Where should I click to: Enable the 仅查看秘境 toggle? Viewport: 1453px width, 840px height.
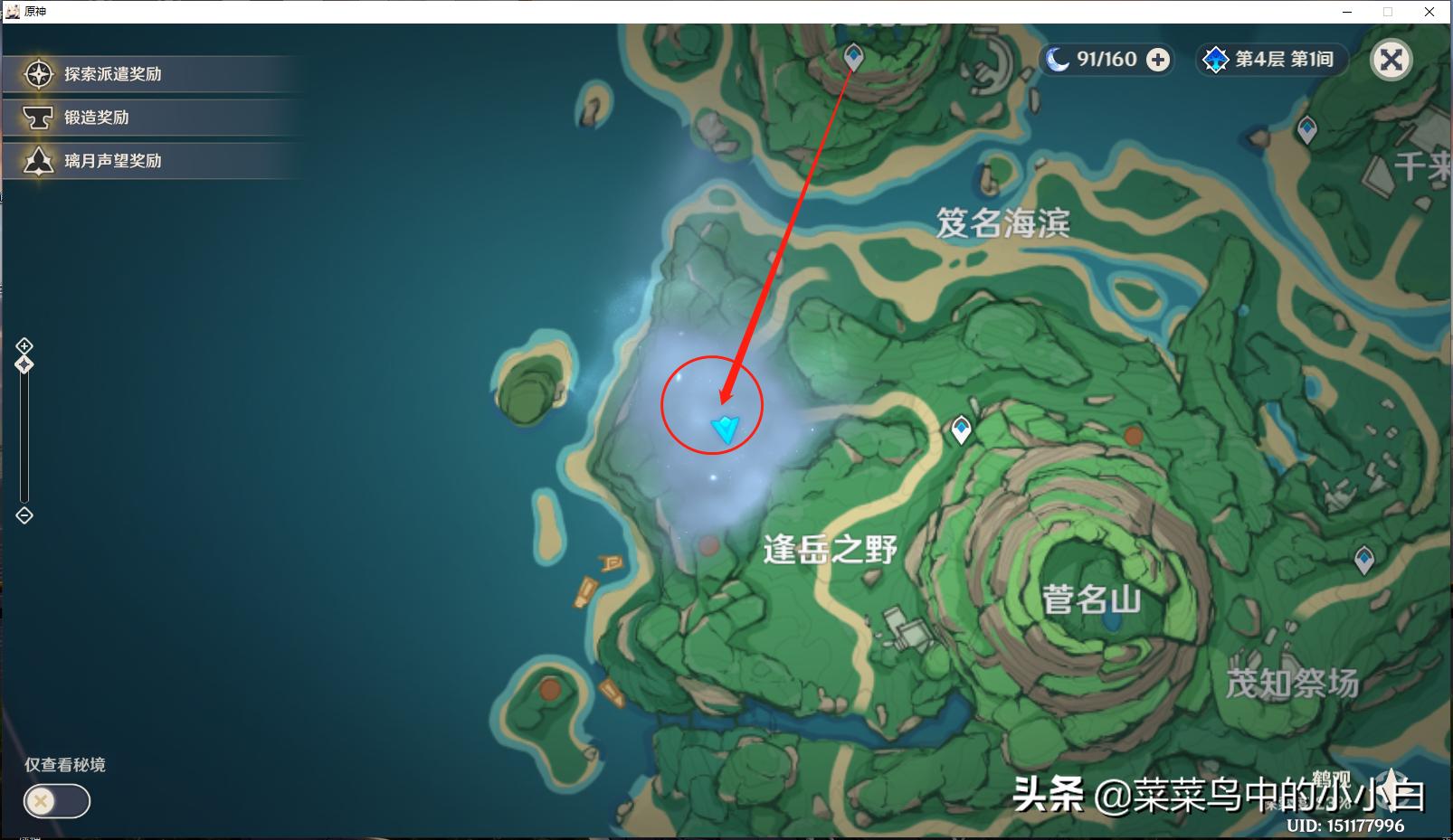56,801
